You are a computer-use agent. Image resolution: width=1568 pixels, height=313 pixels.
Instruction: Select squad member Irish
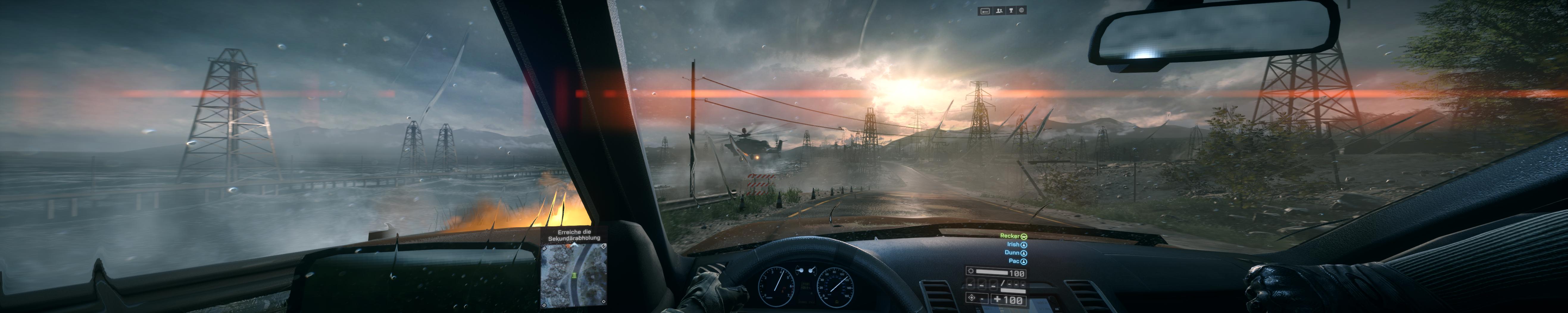[x=1013, y=245]
